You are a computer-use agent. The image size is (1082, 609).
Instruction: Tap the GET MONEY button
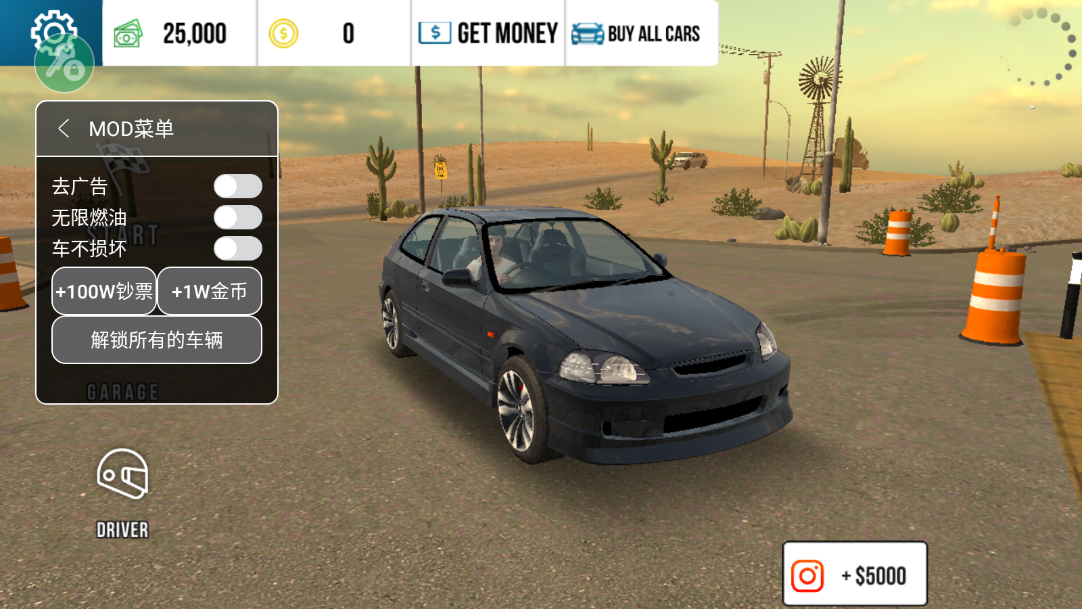tap(488, 33)
